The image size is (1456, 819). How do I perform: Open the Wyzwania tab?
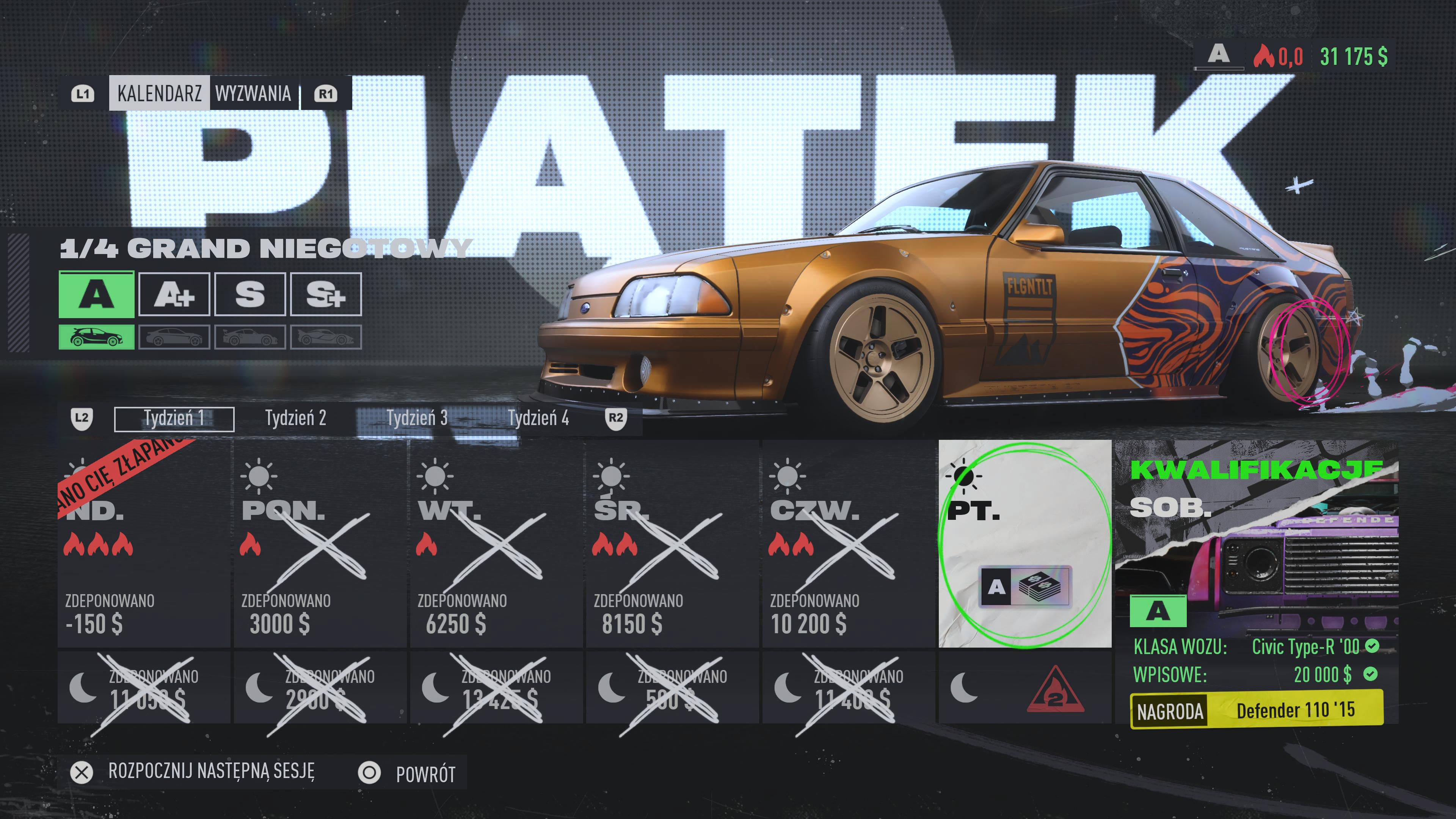253,93
